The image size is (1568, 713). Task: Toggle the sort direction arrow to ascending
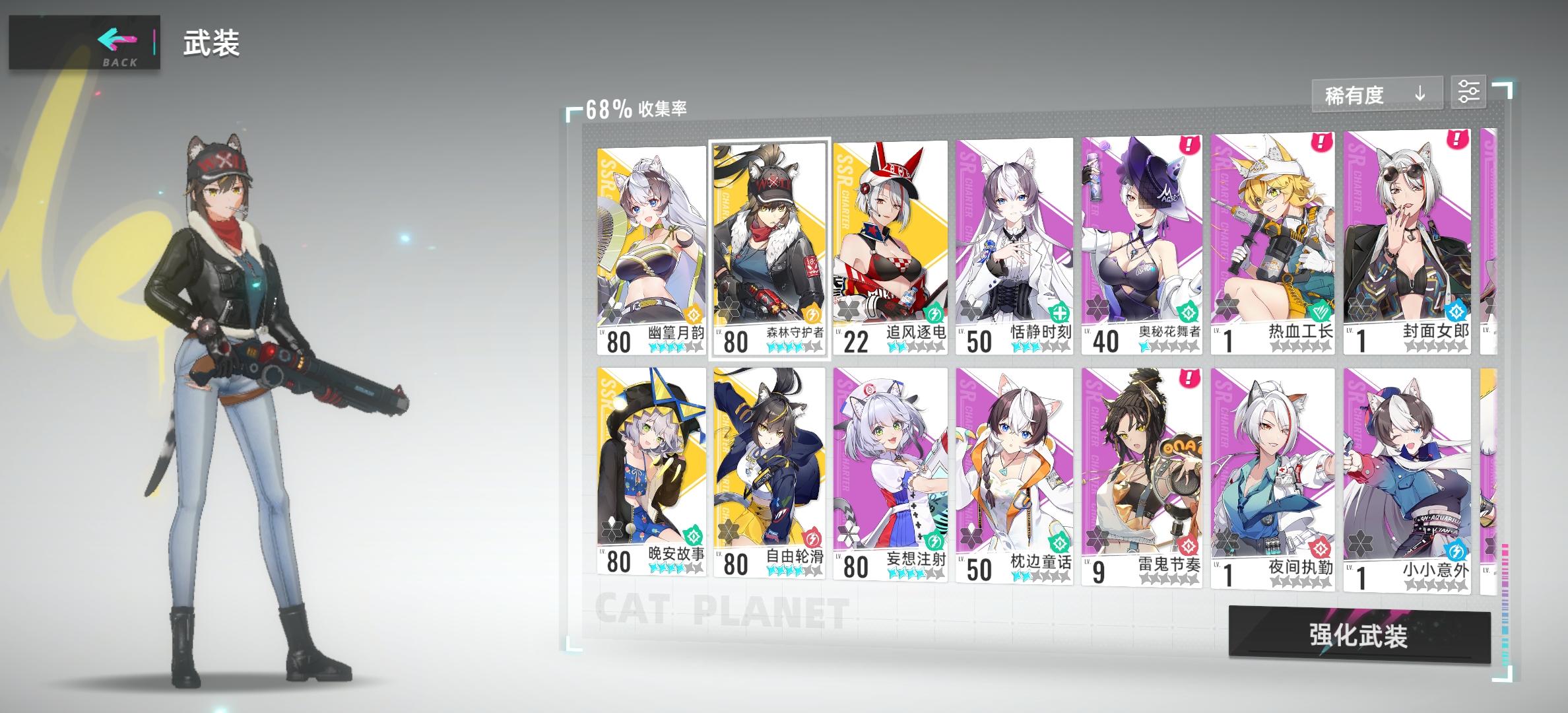(1420, 94)
